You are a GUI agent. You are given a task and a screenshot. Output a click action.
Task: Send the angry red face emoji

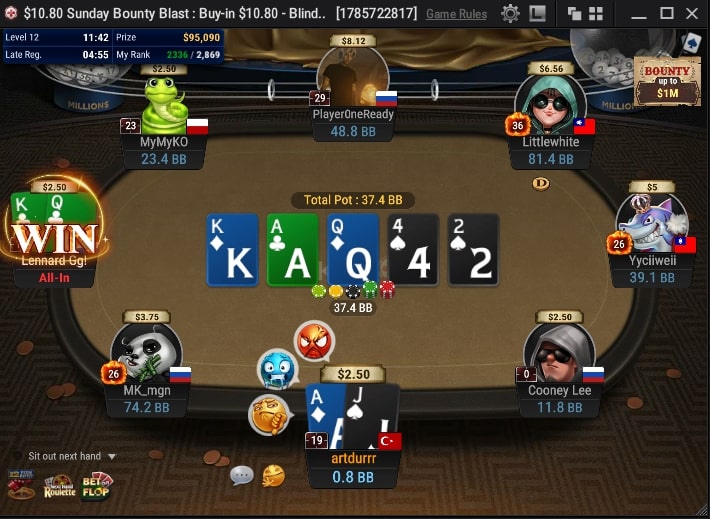314,341
